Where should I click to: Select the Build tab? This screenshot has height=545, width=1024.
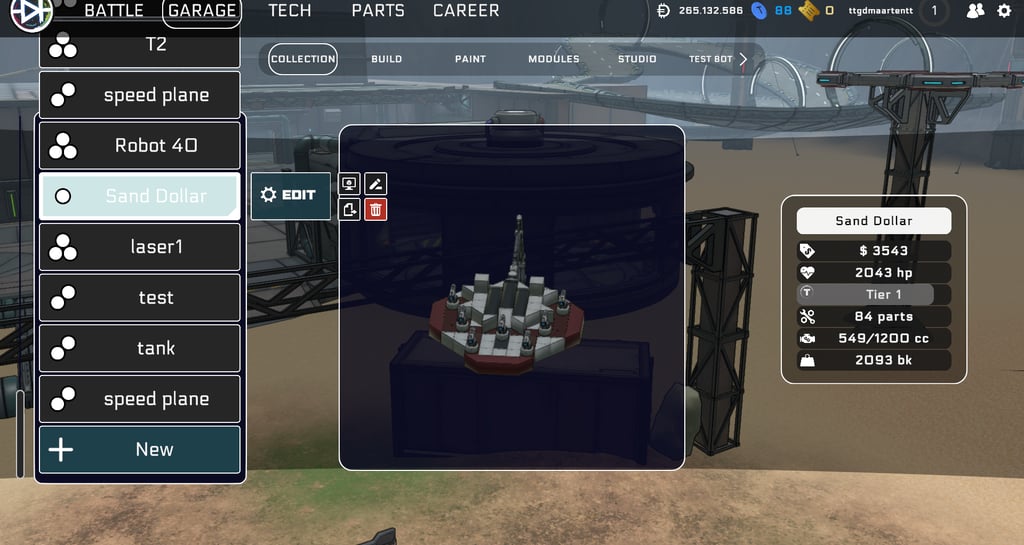click(386, 59)
